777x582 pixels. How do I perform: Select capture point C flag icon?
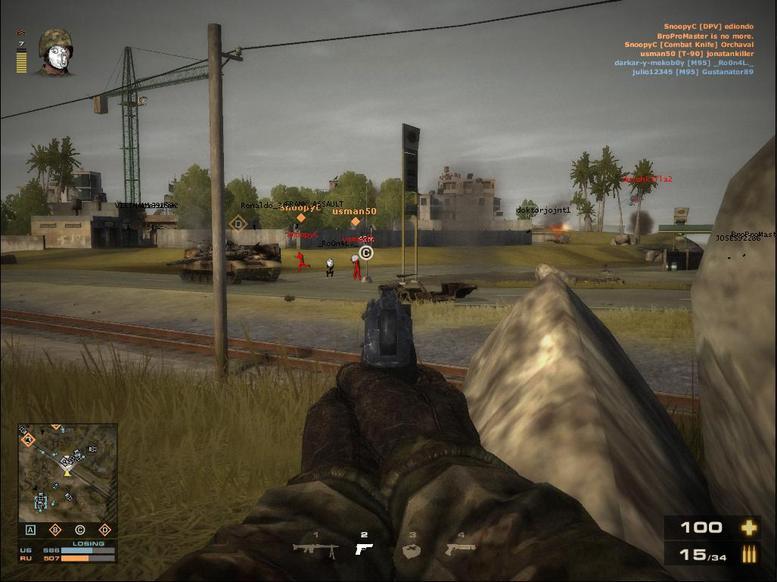[x=80, y=529]
